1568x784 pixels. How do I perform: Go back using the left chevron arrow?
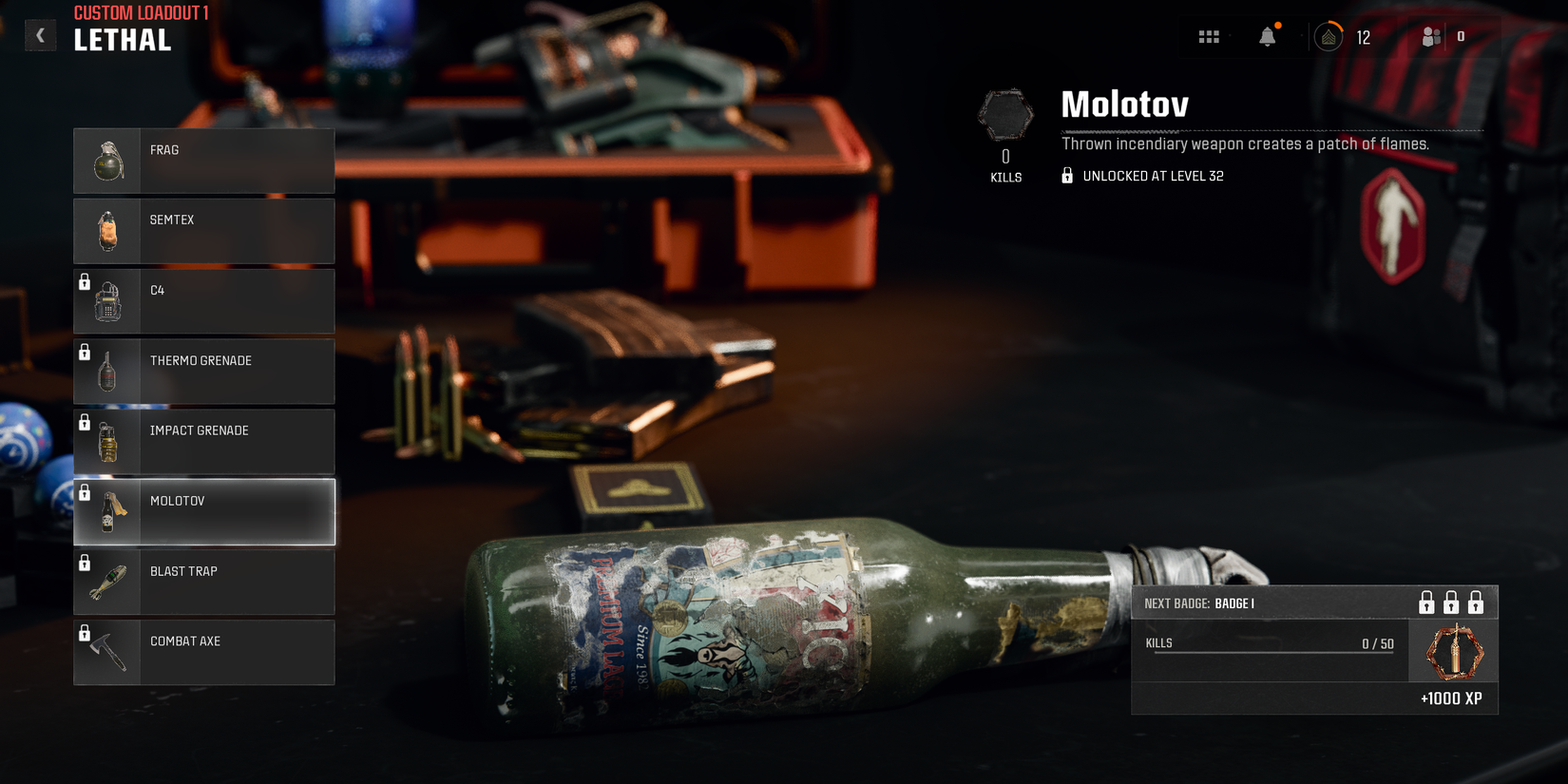point(40,34)
